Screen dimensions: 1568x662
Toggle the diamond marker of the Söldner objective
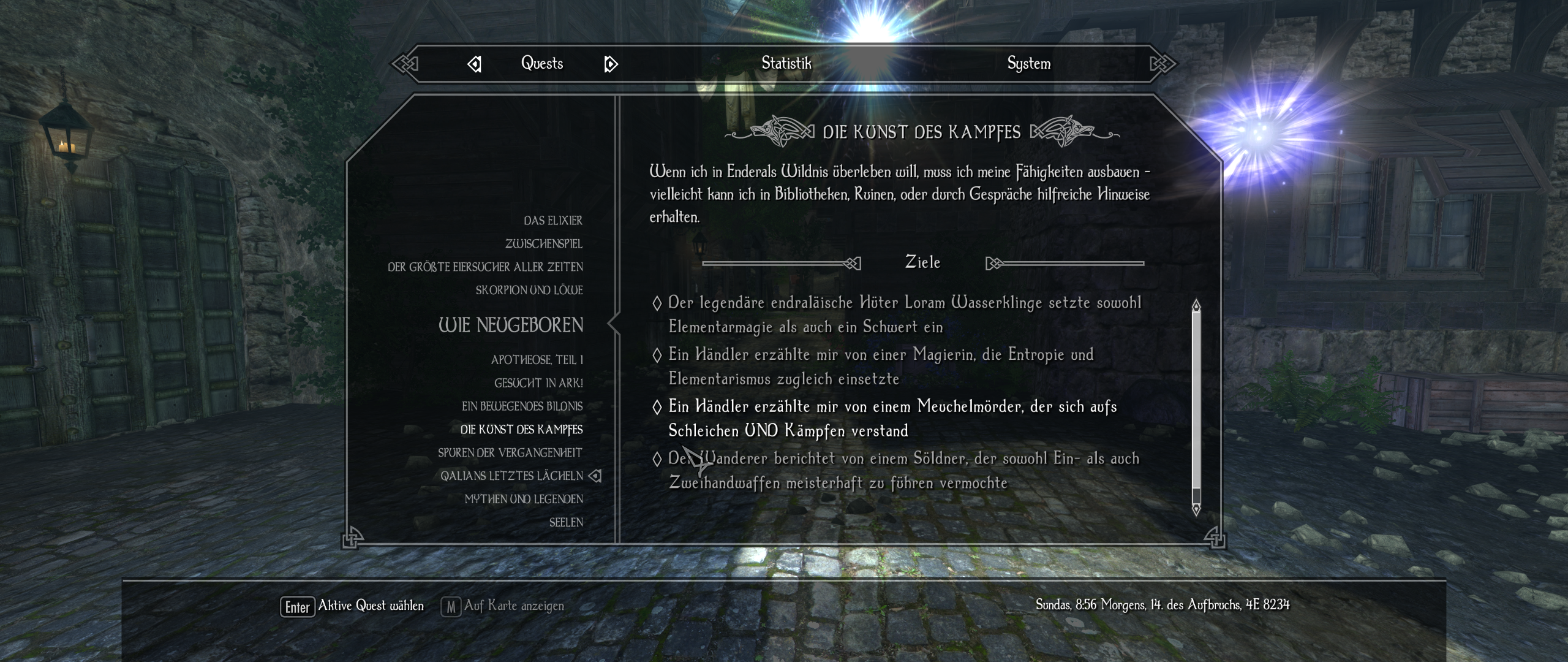657,457
